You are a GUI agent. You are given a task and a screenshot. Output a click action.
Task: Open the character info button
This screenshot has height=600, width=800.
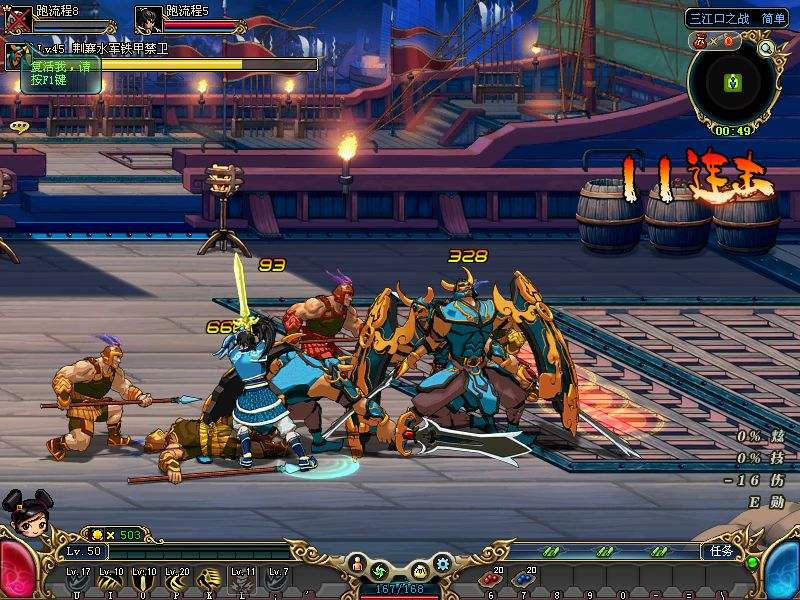pyautogui.click(x=356, y=566)
